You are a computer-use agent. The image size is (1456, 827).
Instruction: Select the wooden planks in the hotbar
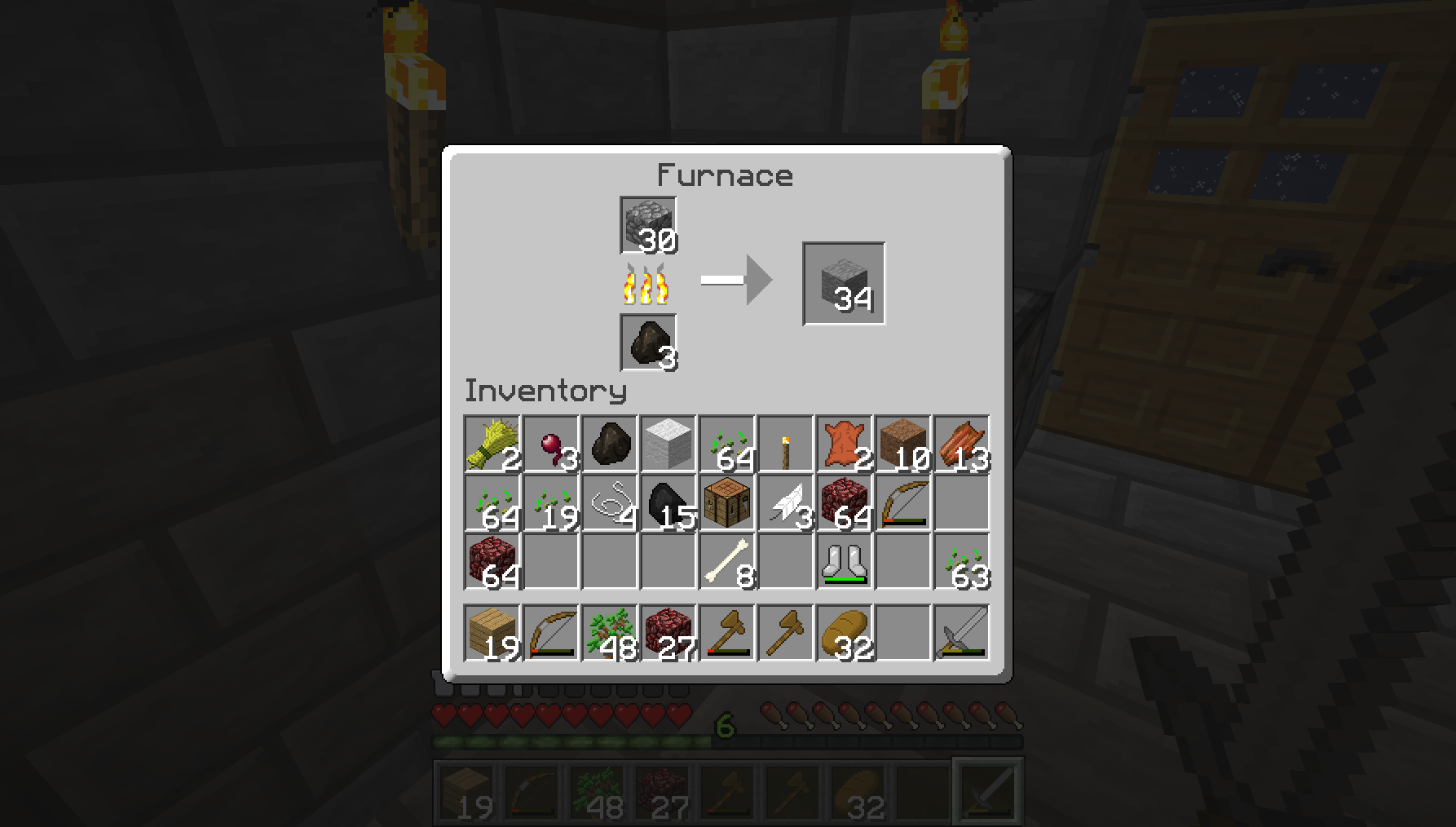pos(492,633)
